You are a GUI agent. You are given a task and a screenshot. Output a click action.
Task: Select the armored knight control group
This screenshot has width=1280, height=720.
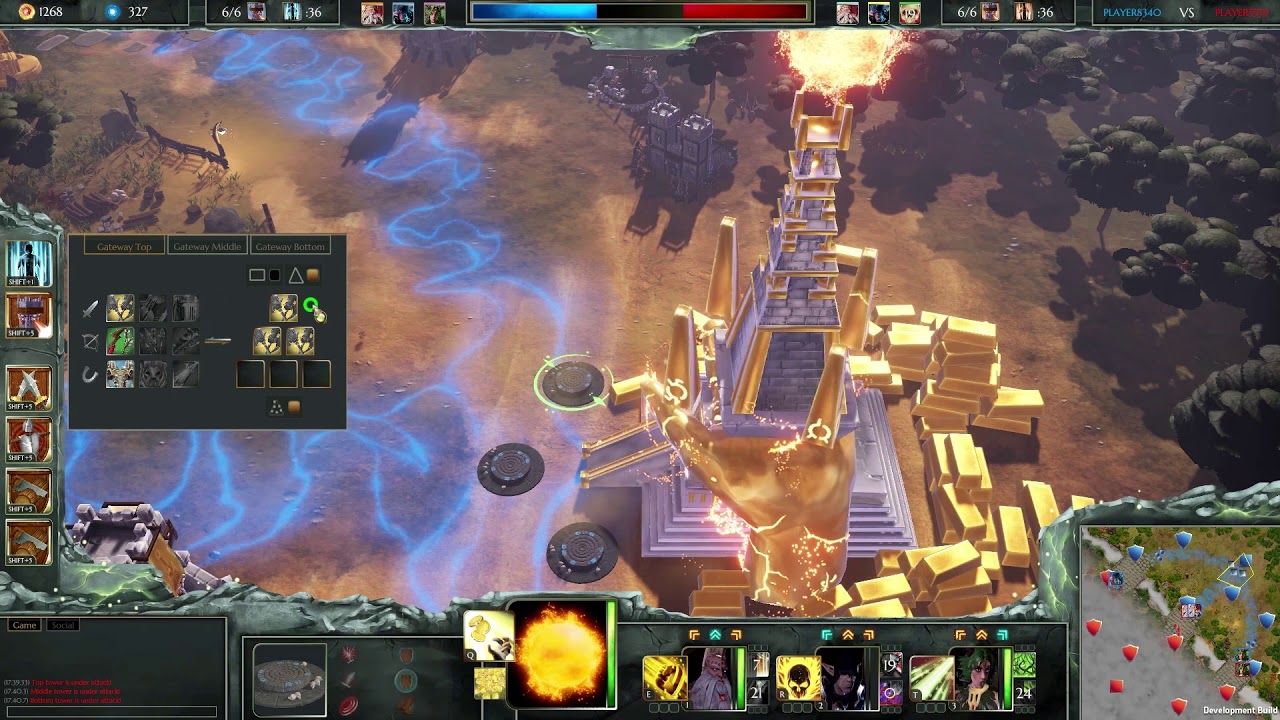click(30, 438)
